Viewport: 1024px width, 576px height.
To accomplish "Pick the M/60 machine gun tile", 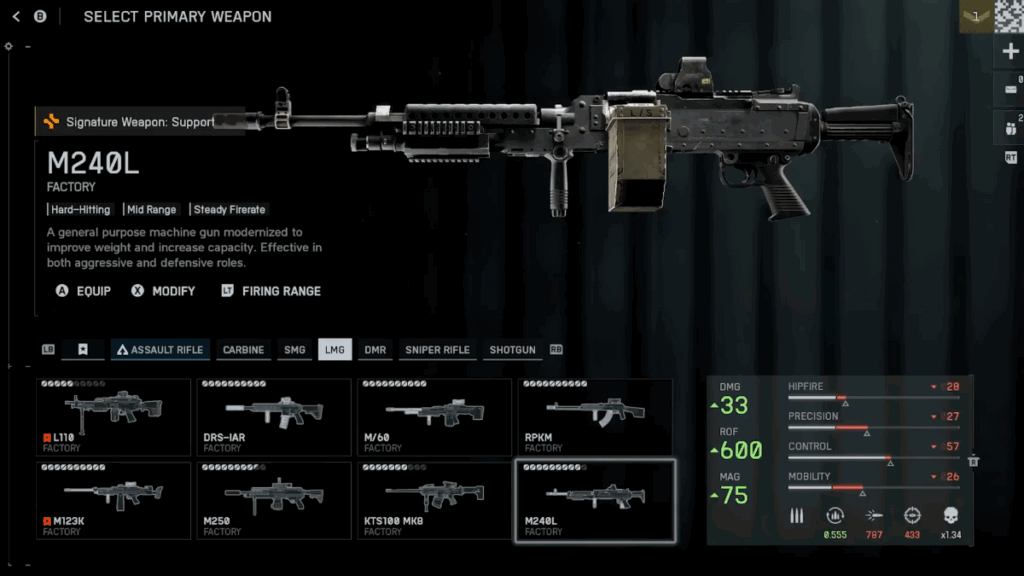I will (434, 417).
